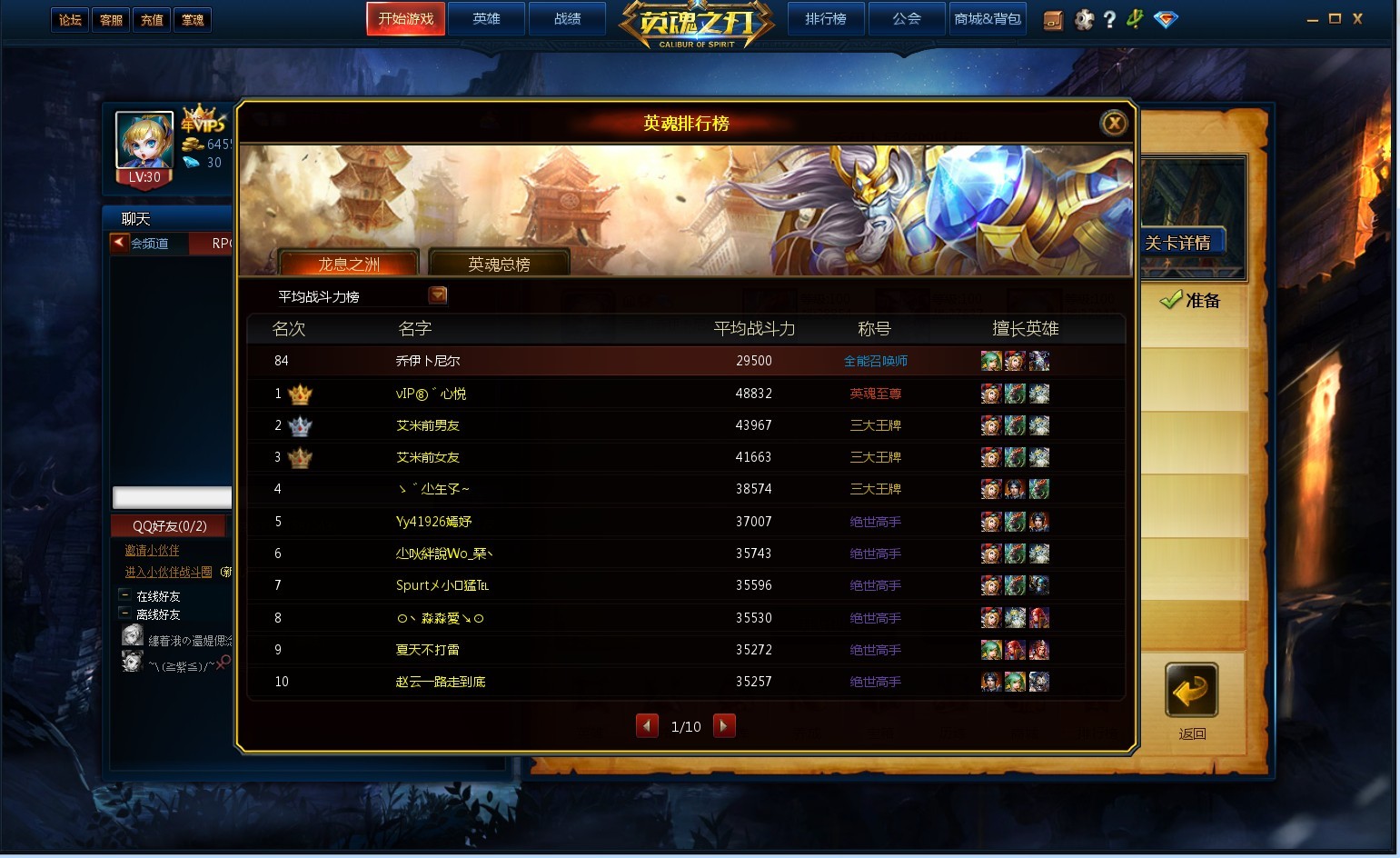Click the 邀请小伙伴 invite friends link

[152, 550]
